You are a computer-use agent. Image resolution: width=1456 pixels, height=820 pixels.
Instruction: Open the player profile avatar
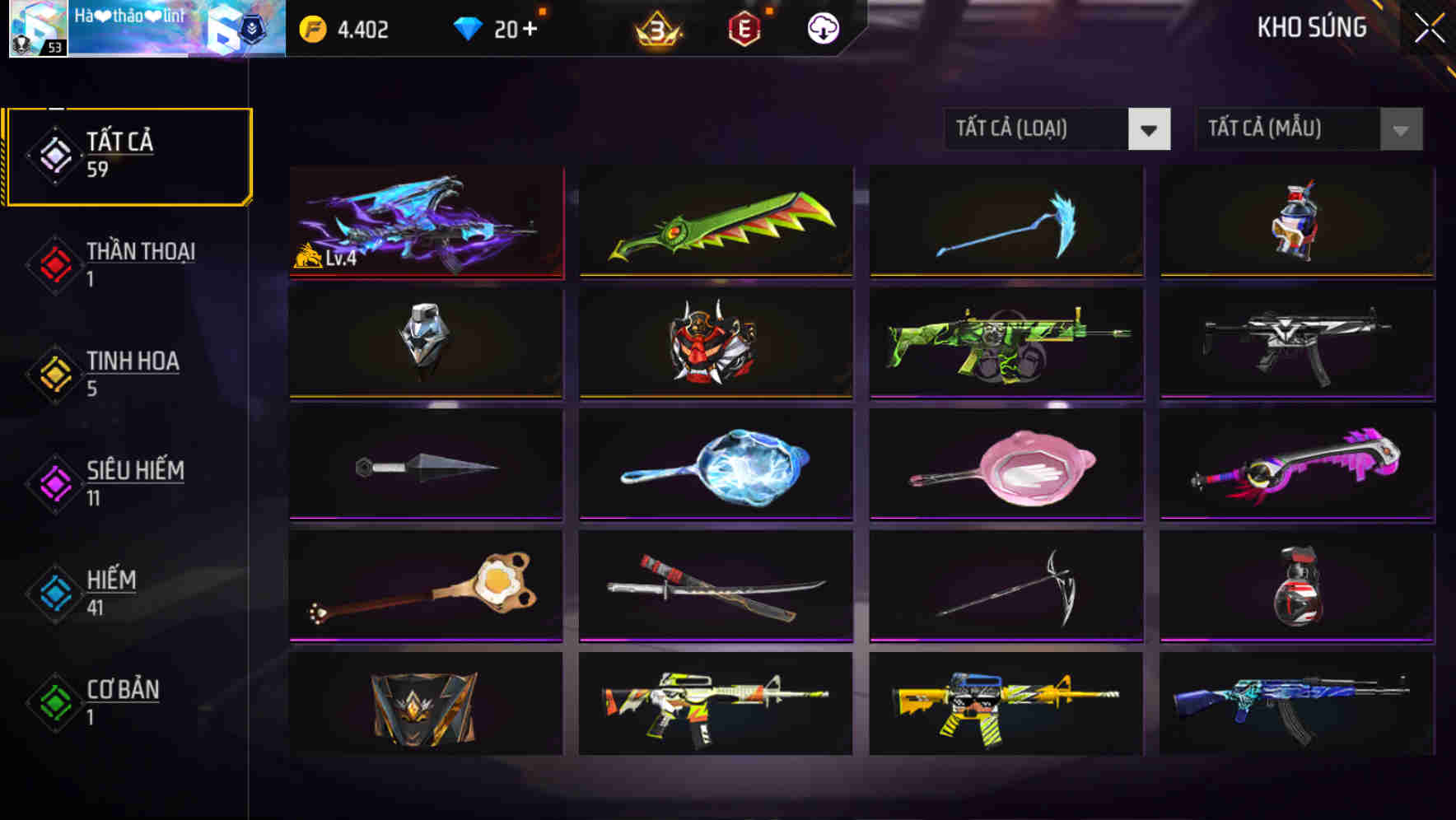(x=39, y=29)
